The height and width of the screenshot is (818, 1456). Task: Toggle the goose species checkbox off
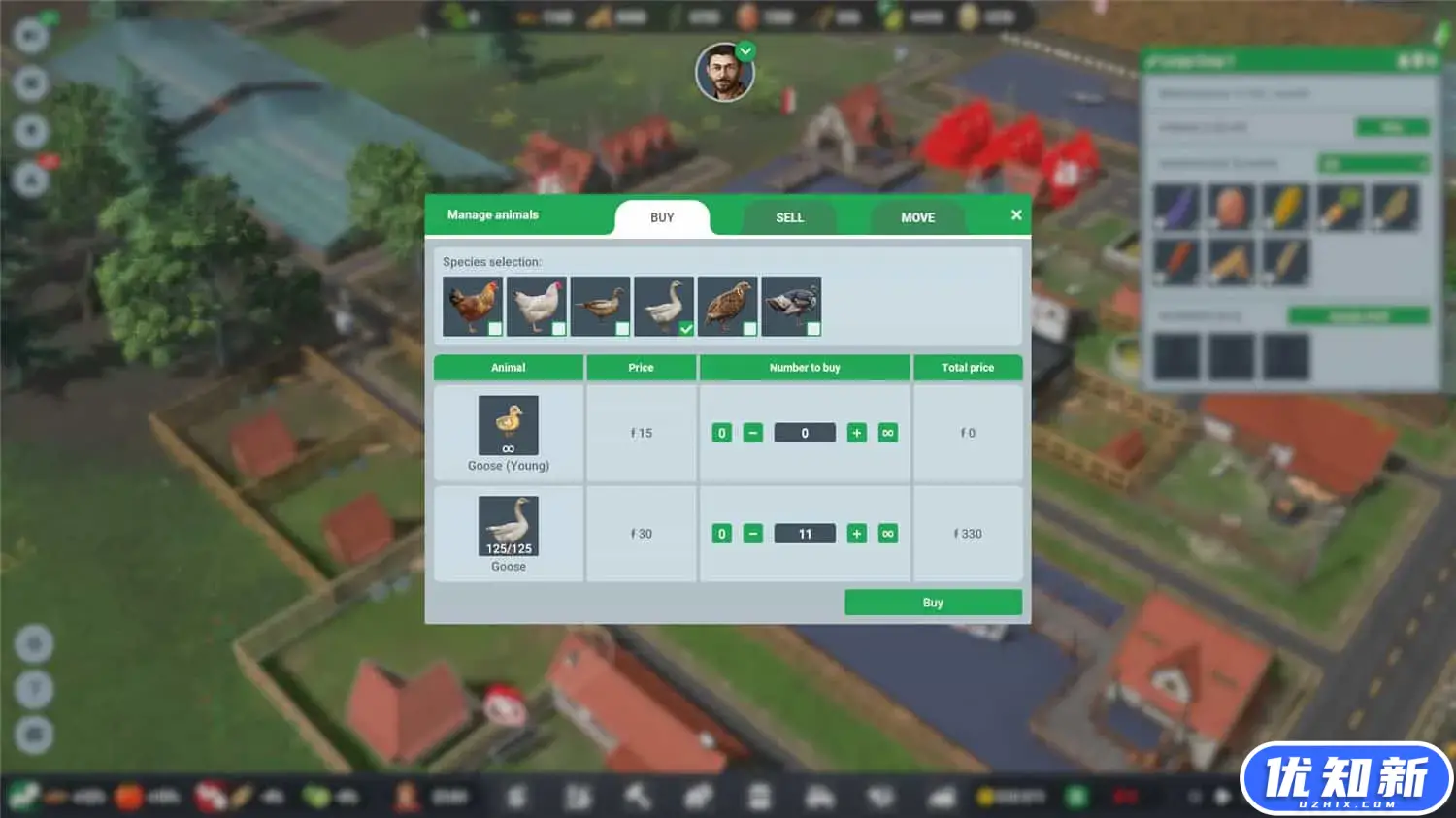click(686, 329)
